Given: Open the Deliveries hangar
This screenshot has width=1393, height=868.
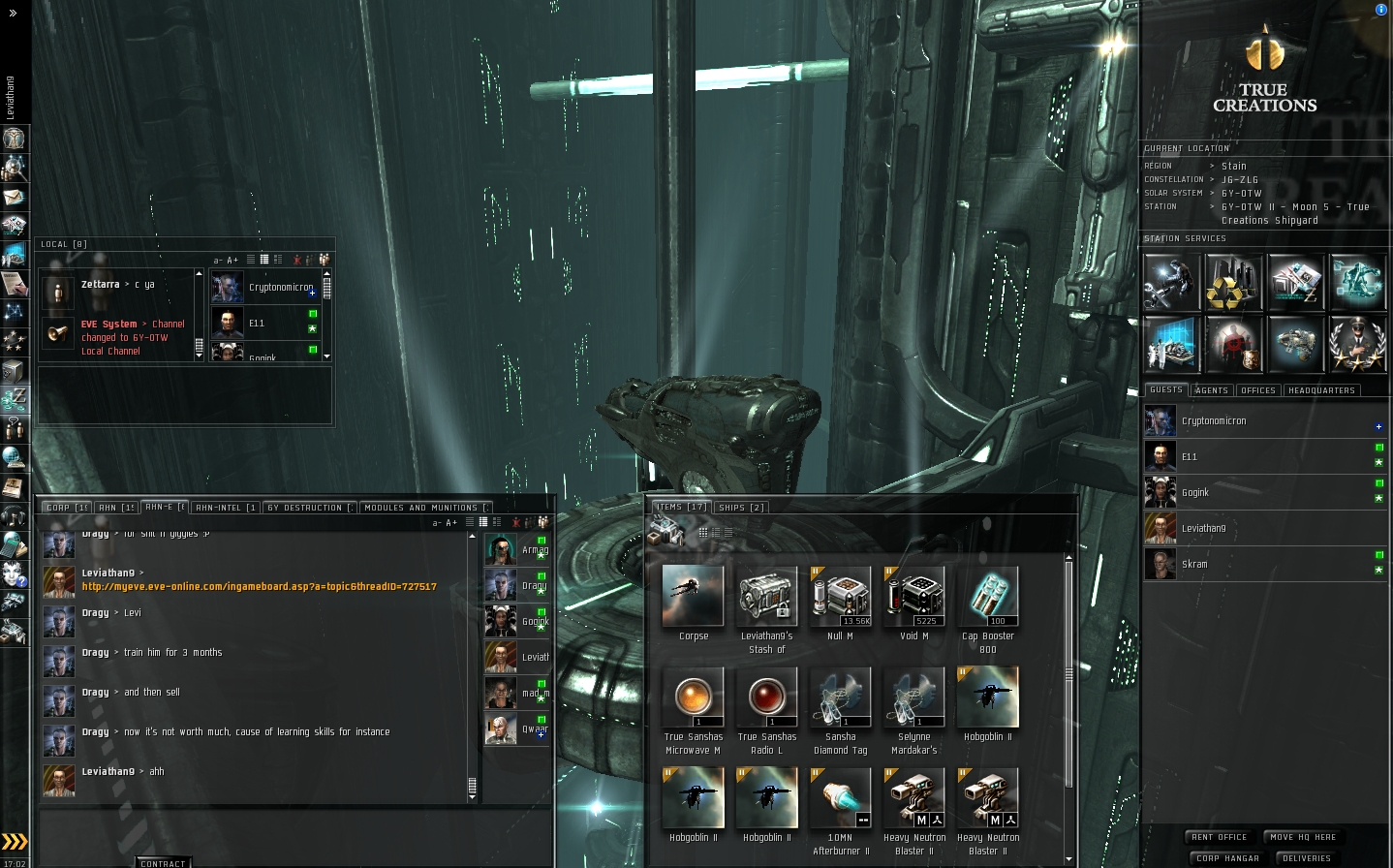Looking at the screenshot, I should [1306, 858].
